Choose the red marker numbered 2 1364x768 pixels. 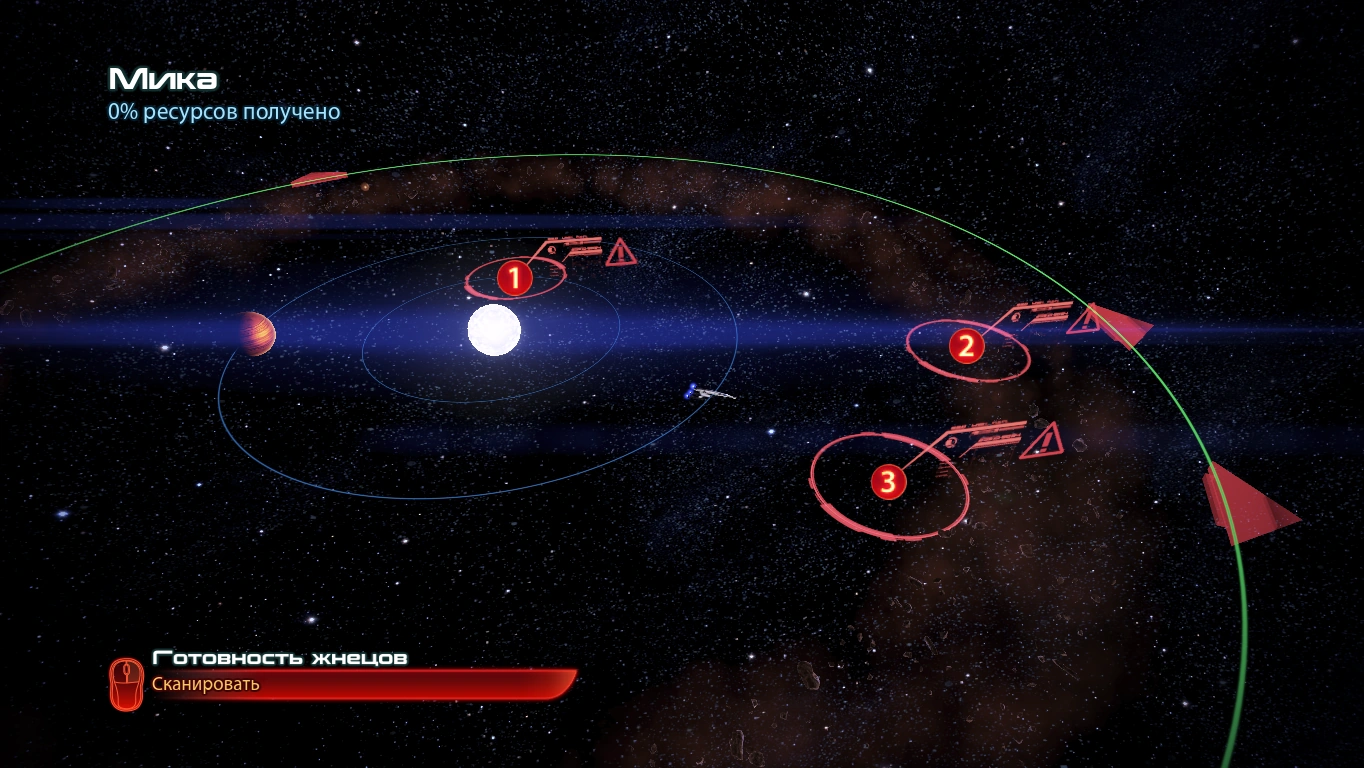[x=966, y=346]
